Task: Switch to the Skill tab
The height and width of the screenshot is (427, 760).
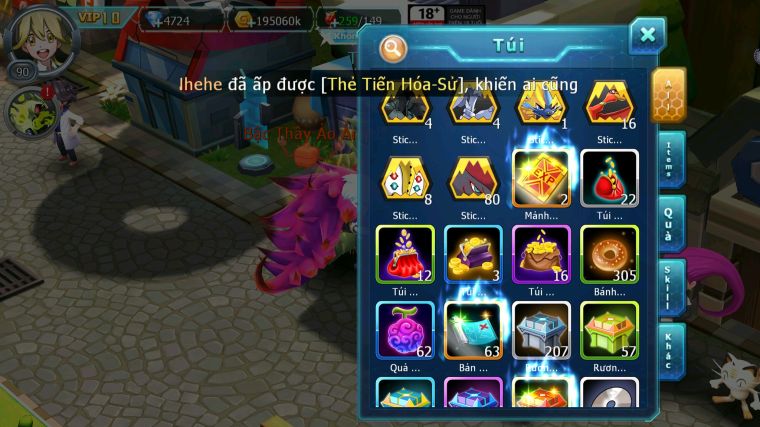Action: (671, 288)
